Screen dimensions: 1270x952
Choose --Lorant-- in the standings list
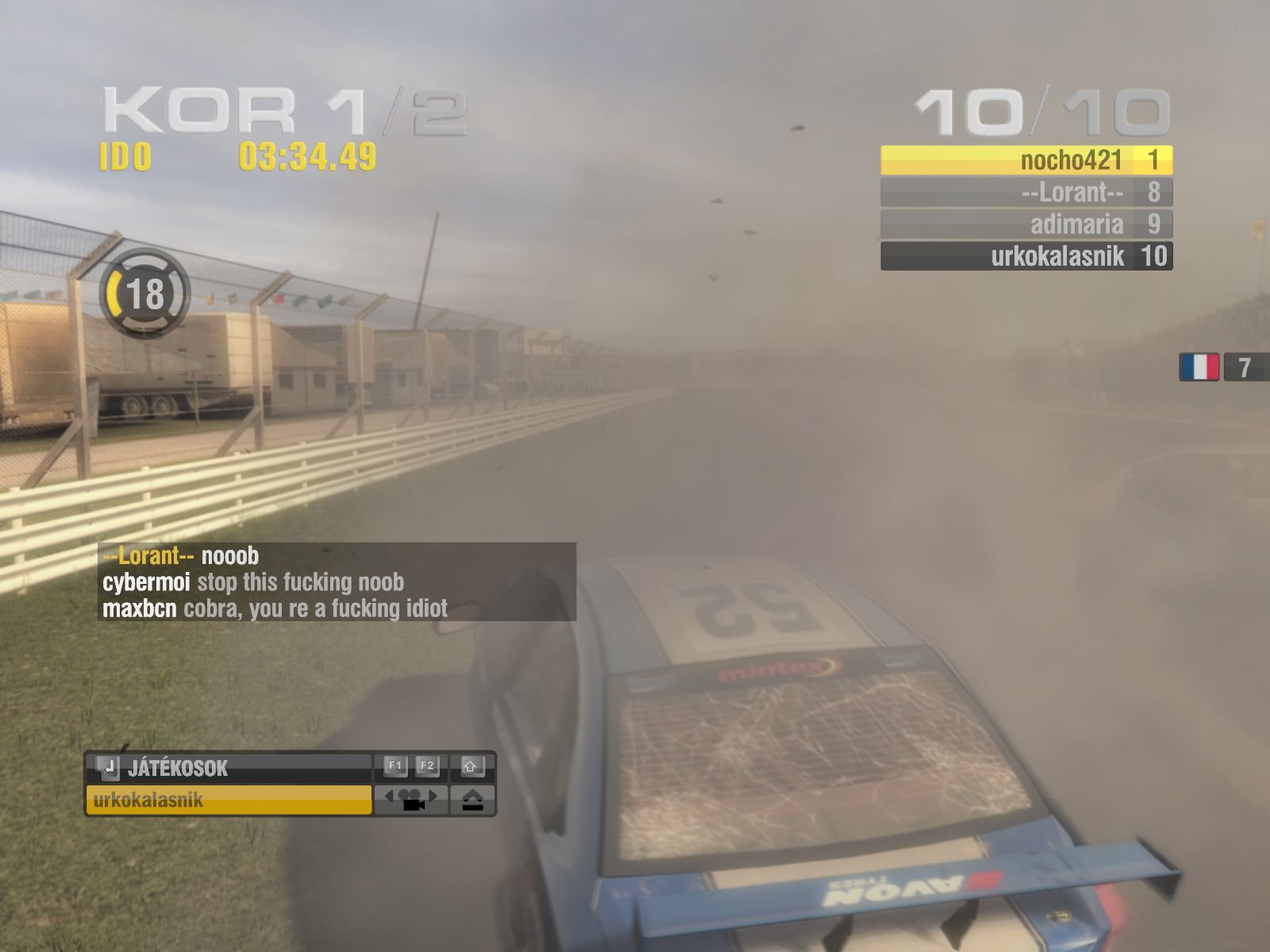[x=1026, y=192]
